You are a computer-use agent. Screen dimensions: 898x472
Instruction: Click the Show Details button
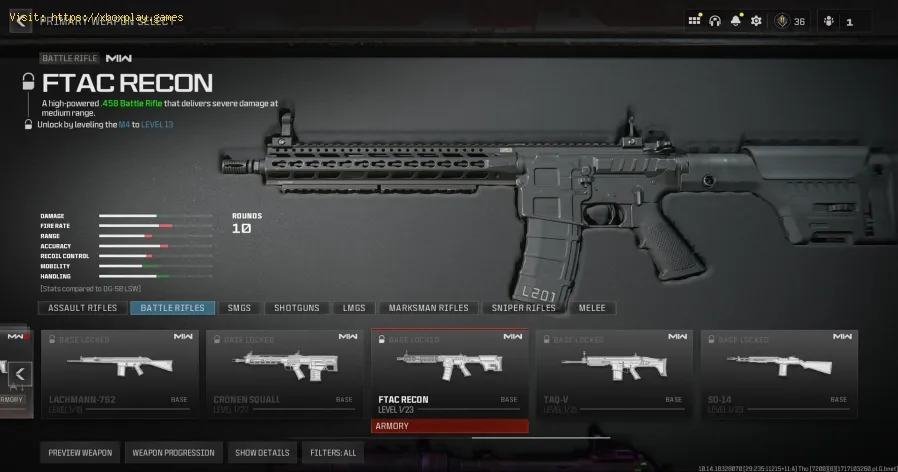(x=262, y=453)
